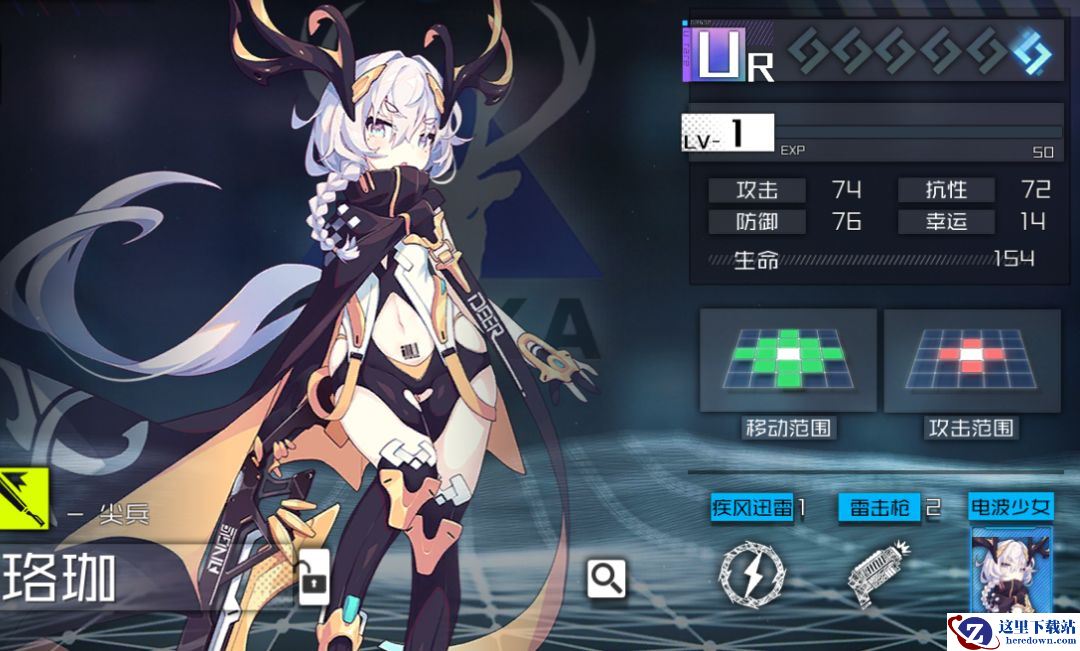Click the magnifying glass view icon
The width and height of the screenshot is (1080, 651).
coord(607,578)
